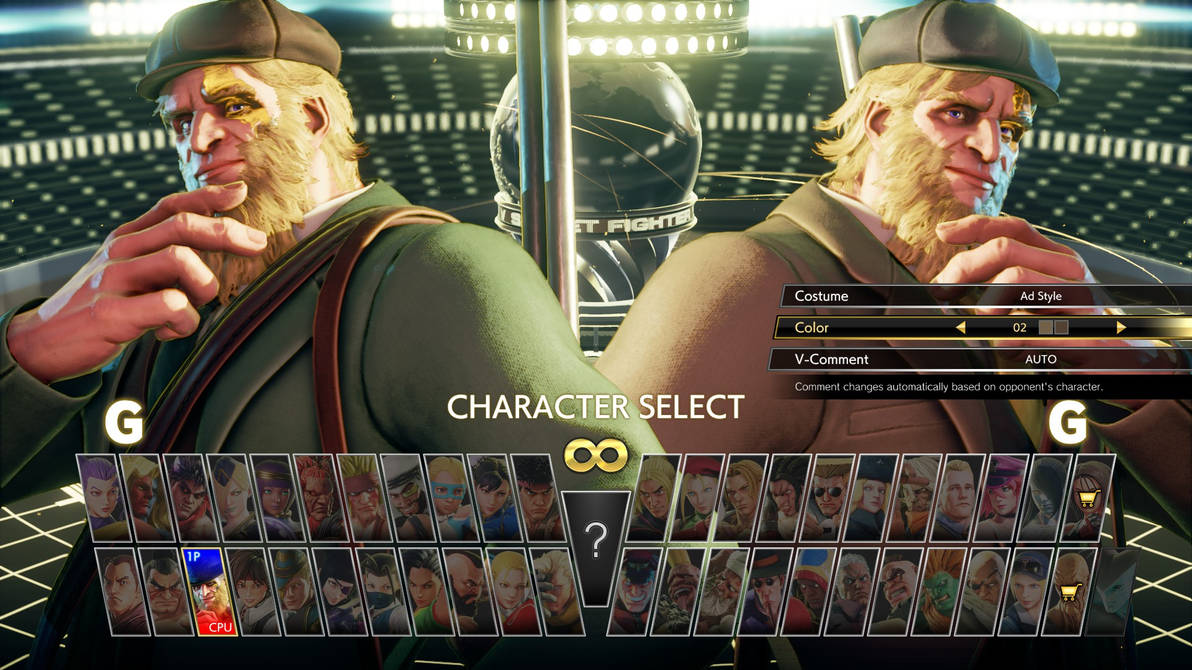Screen dimensions: 1192x670
Task: Select Chun-Li's portrait tile
Action: (491, 497)
